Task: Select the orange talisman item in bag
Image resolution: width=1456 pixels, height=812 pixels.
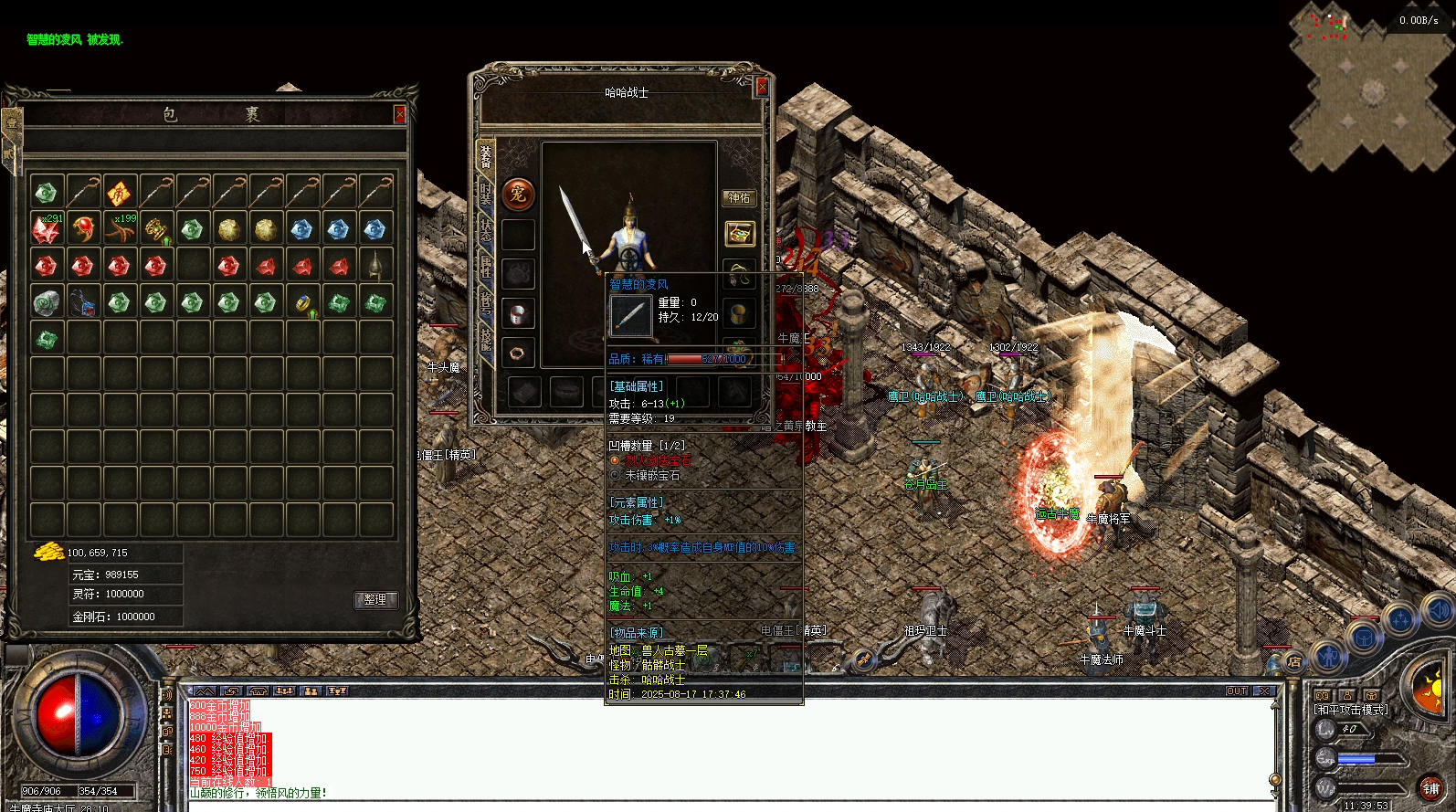Action: point(119,193)
